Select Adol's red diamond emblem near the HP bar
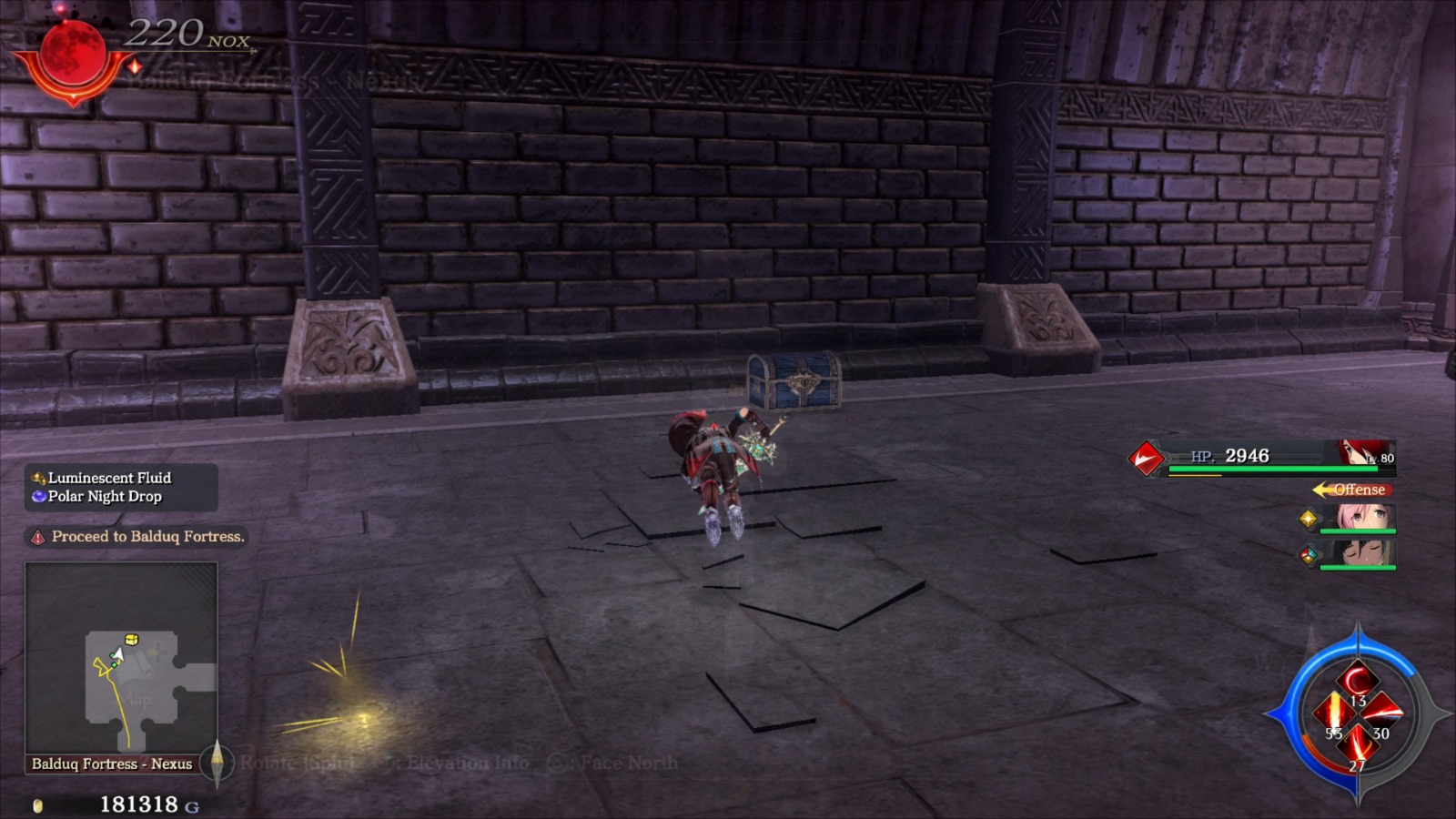 click(x=1145, y=458)
